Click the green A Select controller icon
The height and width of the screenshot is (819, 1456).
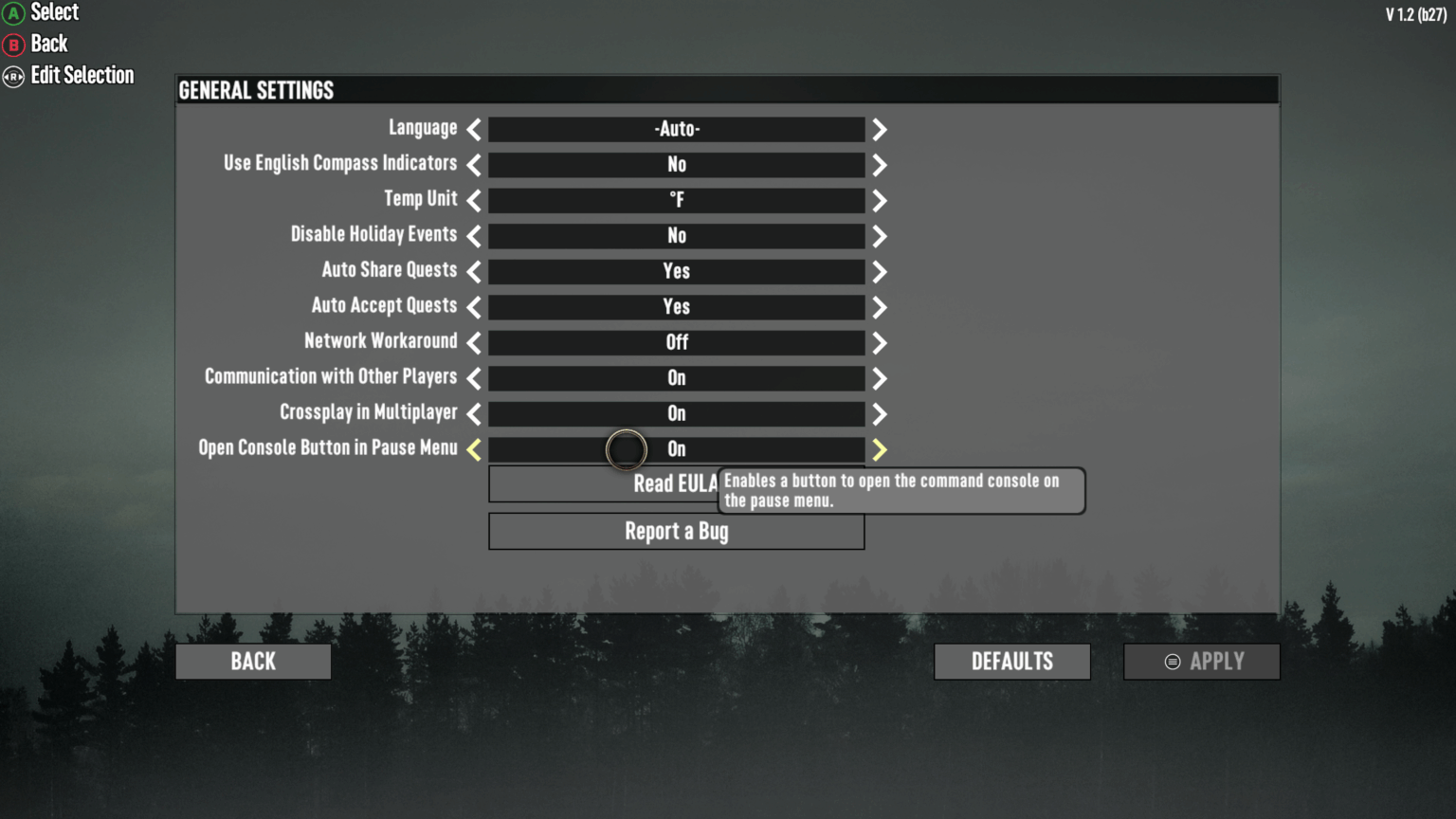pyautogui.click(x=11, y=12)
